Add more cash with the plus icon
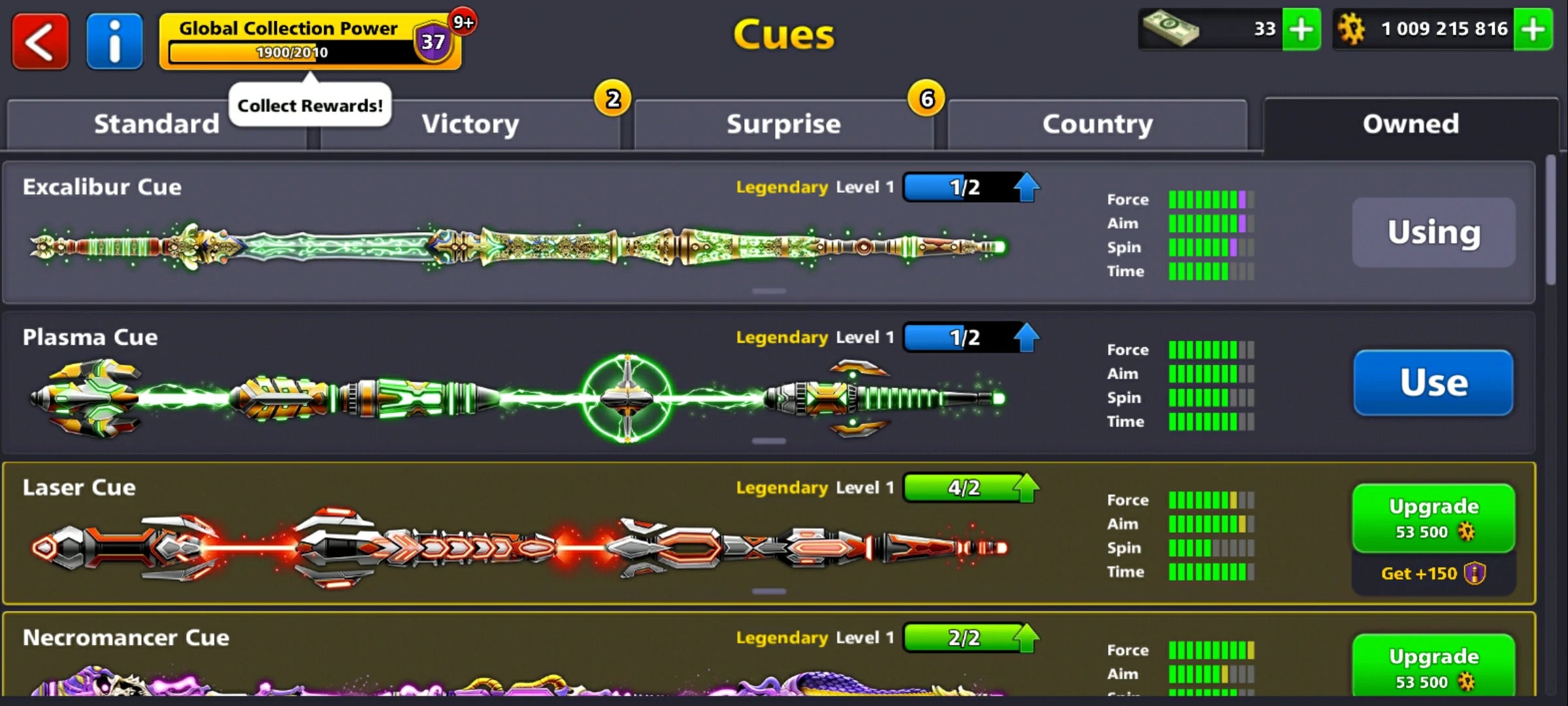 click(x=1302, y=29)
